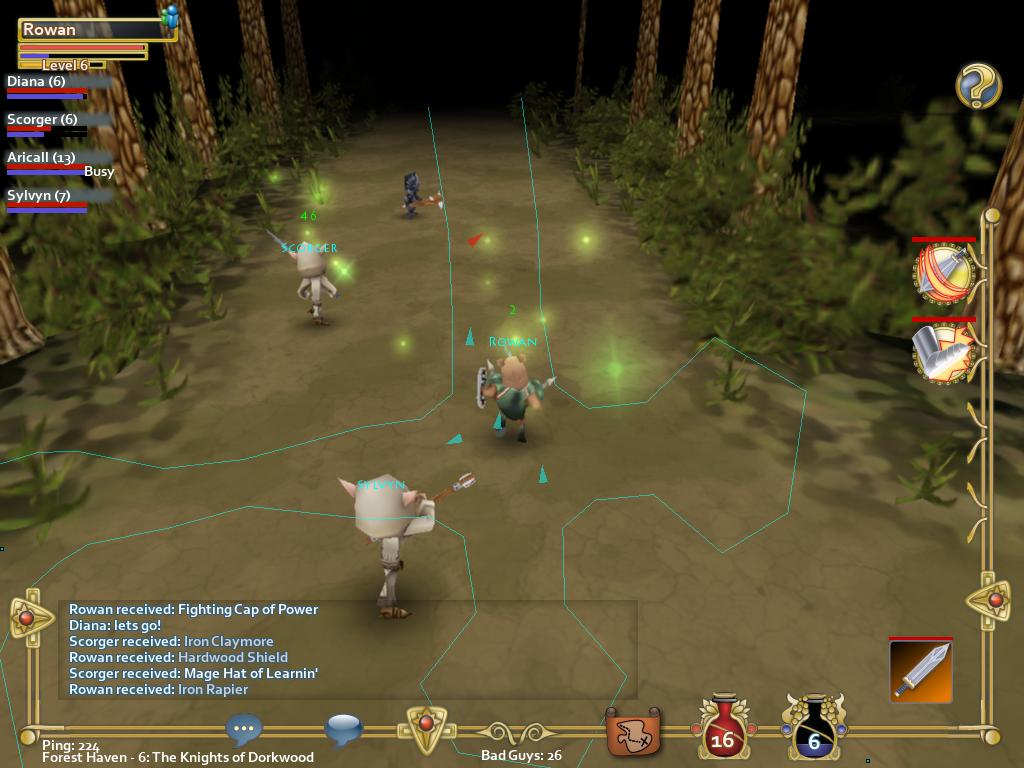
Task: Use the armored gauntlet skill
Action: click(x=943, y=351)
